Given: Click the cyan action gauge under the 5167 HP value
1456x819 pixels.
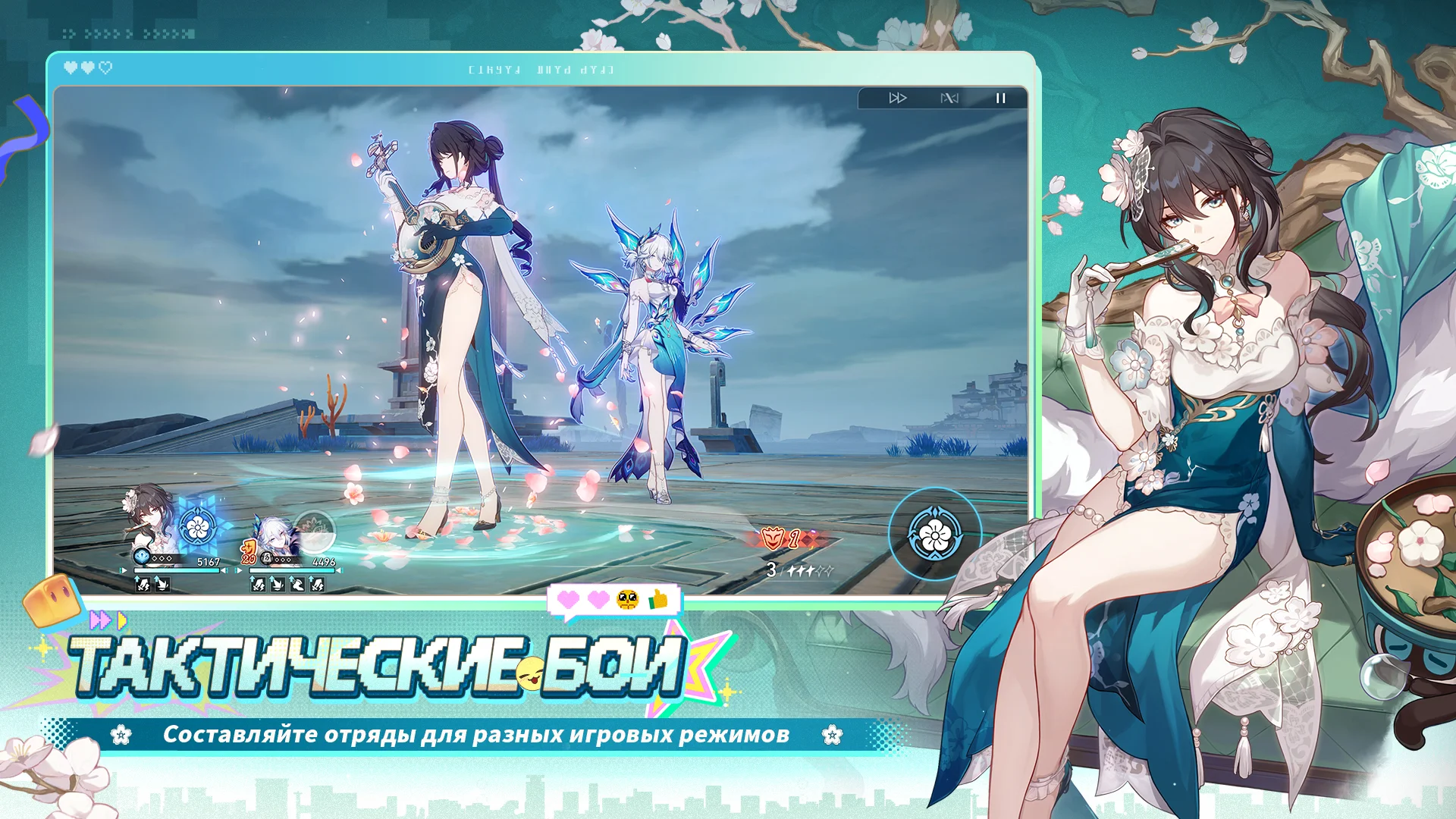Looking at the screenshot, I should coord(177,570).
